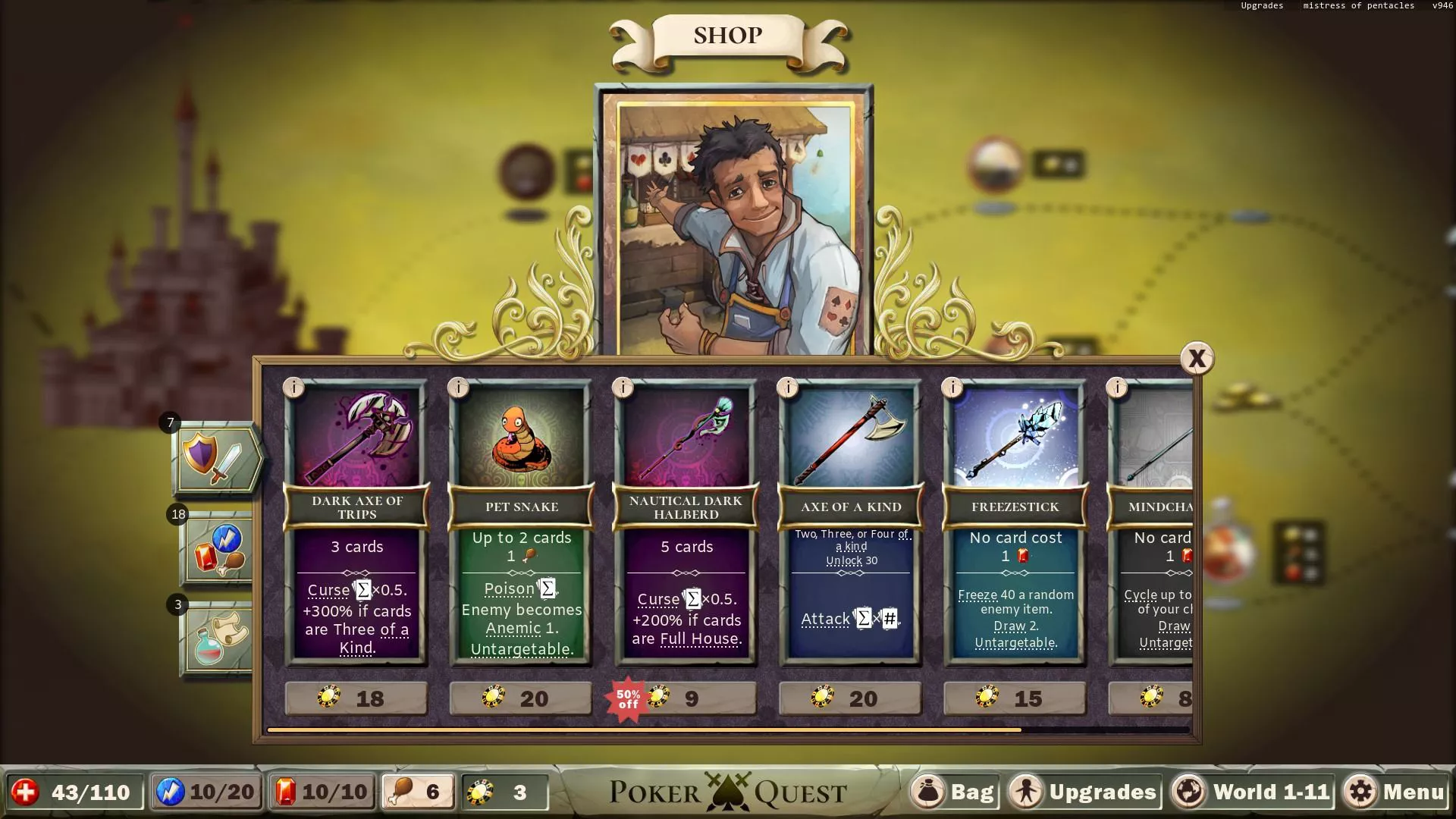Purchase Axe of a Kind for 20 chips
Image resolution: width=1456 pixels, height=819 pixels.
point(849,698)
